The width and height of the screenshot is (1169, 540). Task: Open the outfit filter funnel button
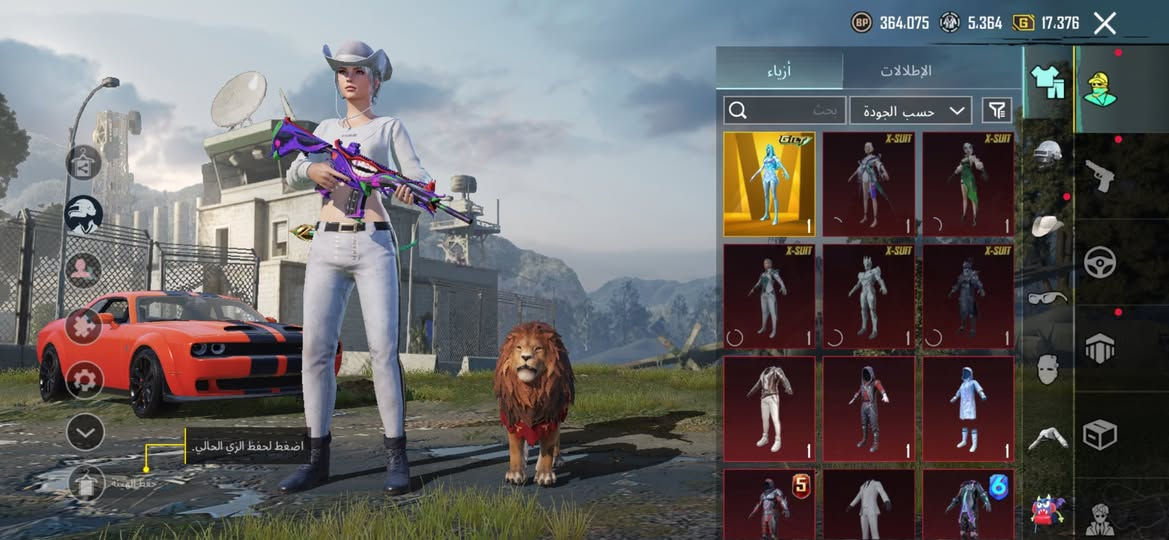click(997, 110)
